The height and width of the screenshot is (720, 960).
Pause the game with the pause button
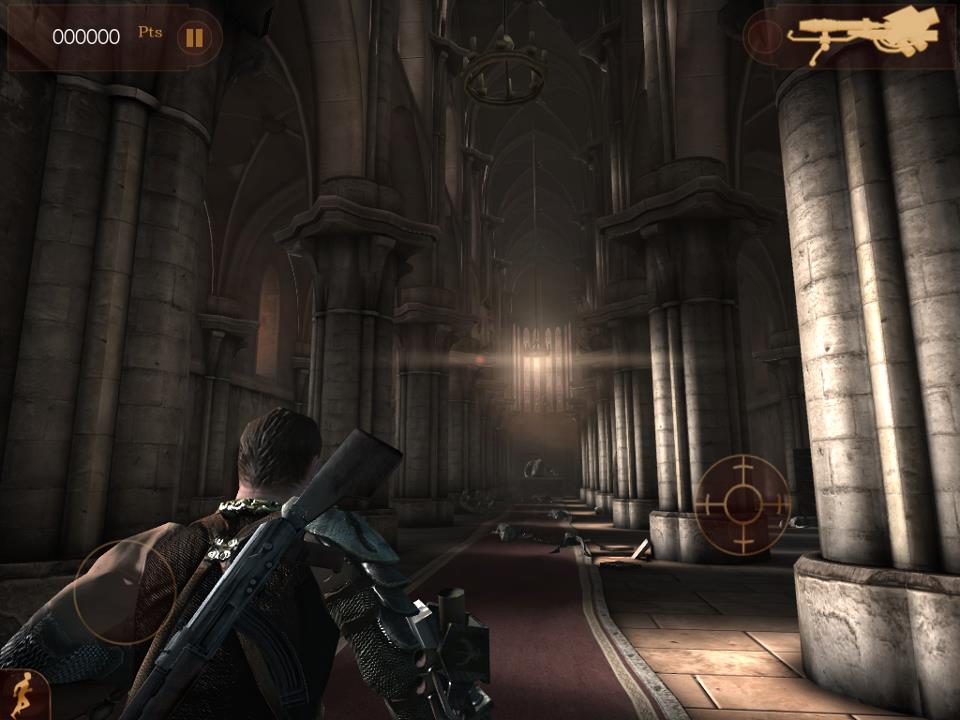coord(194,38)
